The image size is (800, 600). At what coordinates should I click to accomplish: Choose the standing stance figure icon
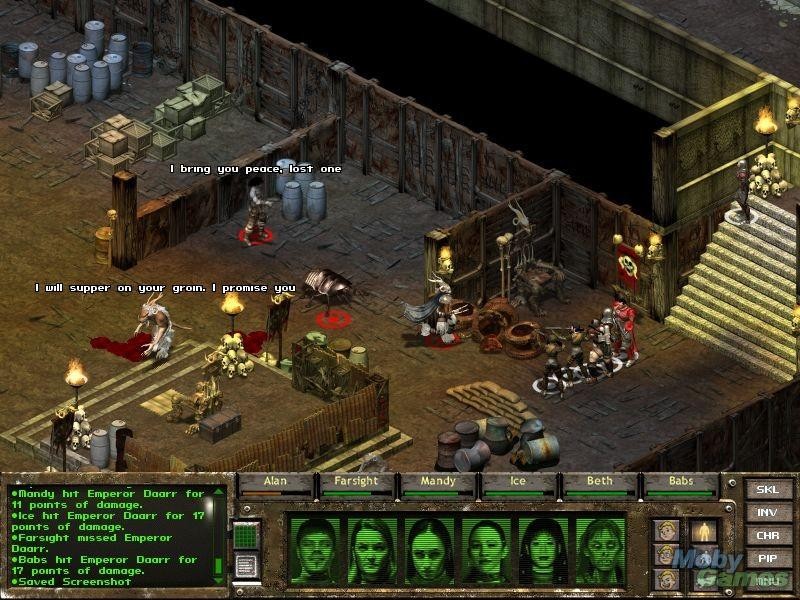pyautogui.click(x=705, y=531)
